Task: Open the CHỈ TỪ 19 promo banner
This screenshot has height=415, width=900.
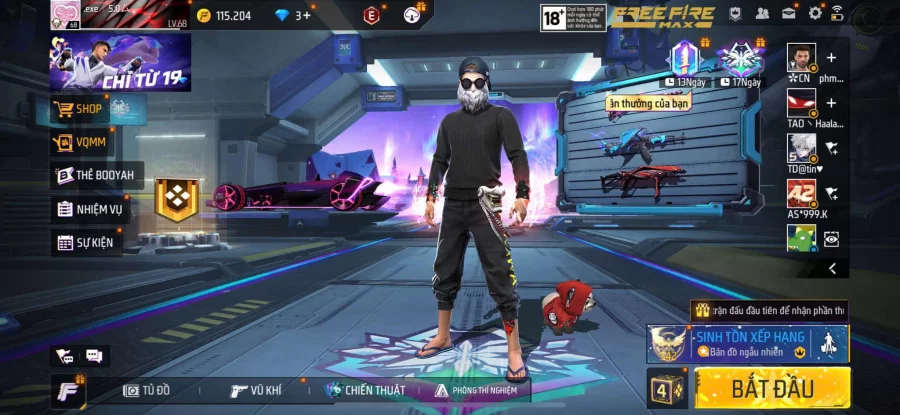Action: (x=121, y=62)
